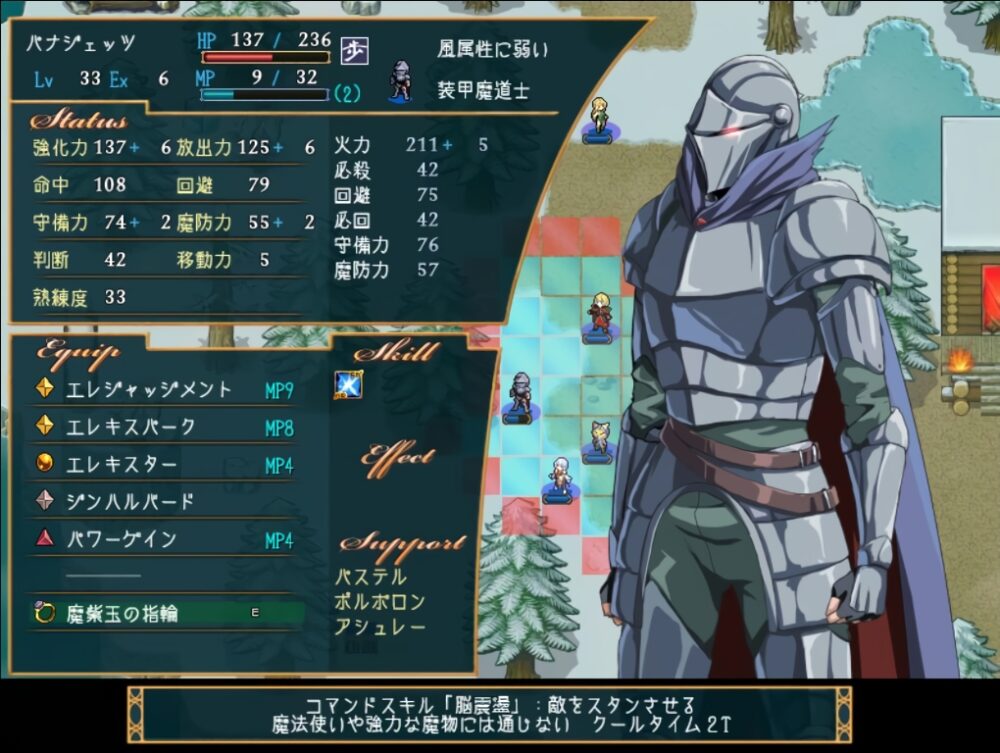Click the blue lightning skill icon

(x=347, y=385)
